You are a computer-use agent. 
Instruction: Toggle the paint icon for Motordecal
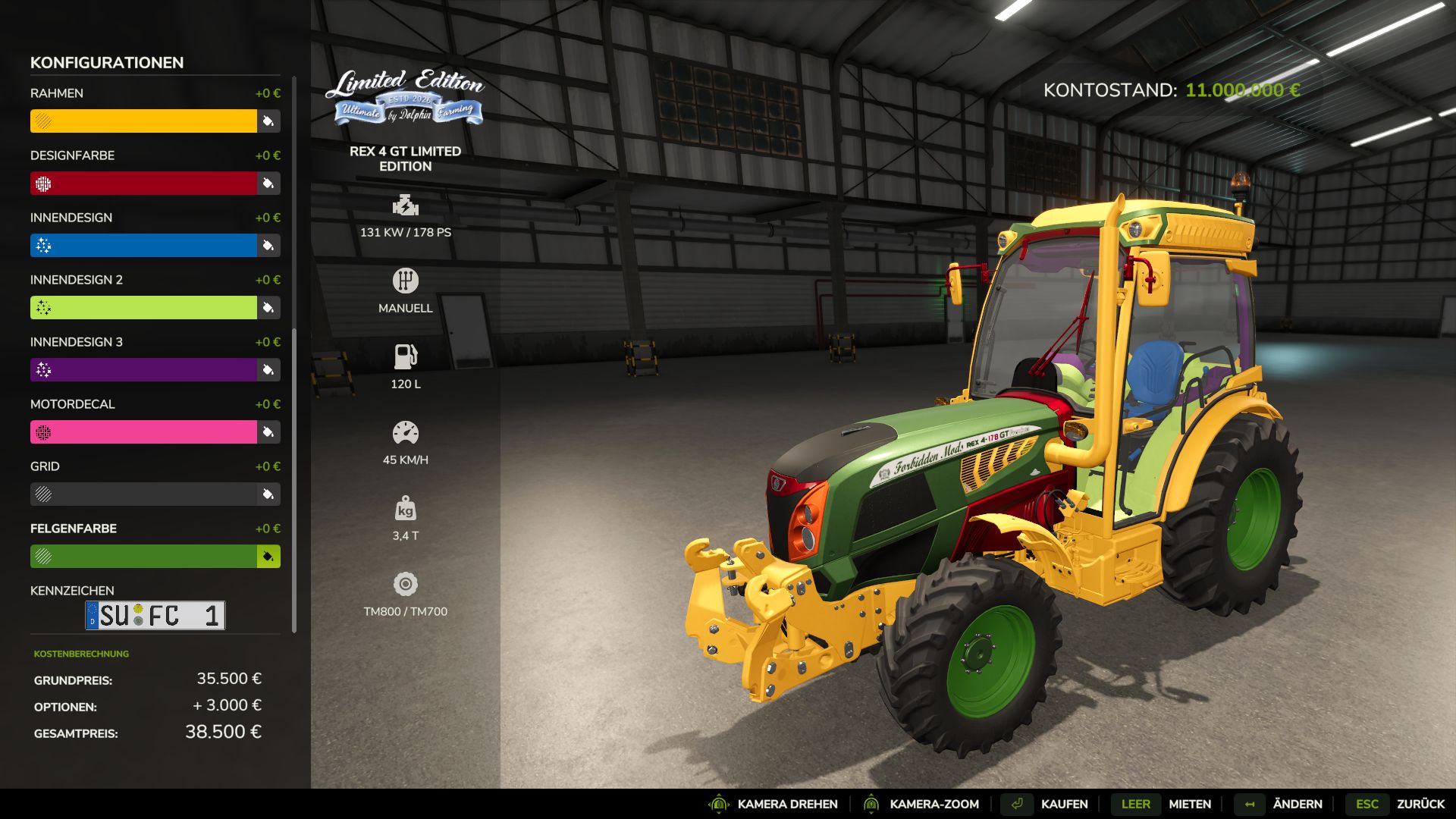[267, 432]
